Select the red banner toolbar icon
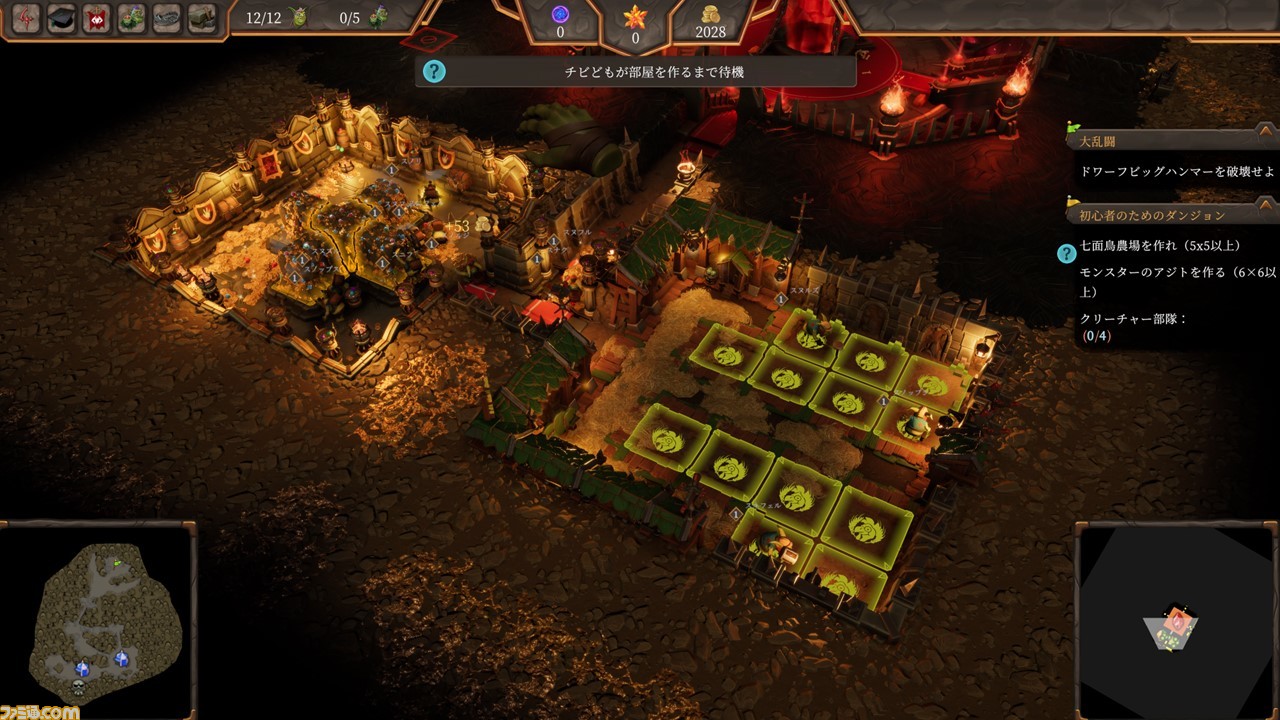Viewport: 1280px width, 720px height. click(97, 18)
